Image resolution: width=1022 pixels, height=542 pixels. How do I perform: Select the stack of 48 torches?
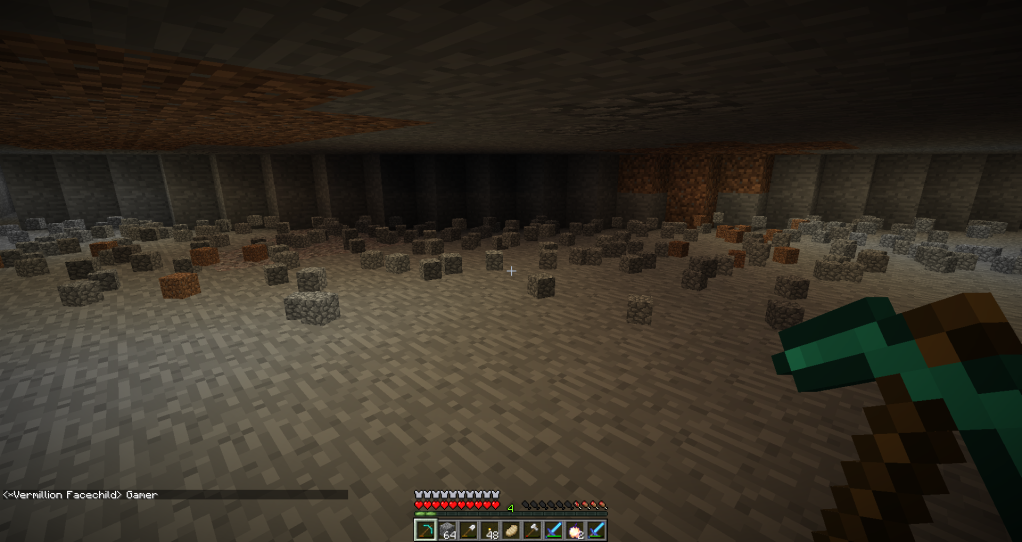tap(490, 530)
